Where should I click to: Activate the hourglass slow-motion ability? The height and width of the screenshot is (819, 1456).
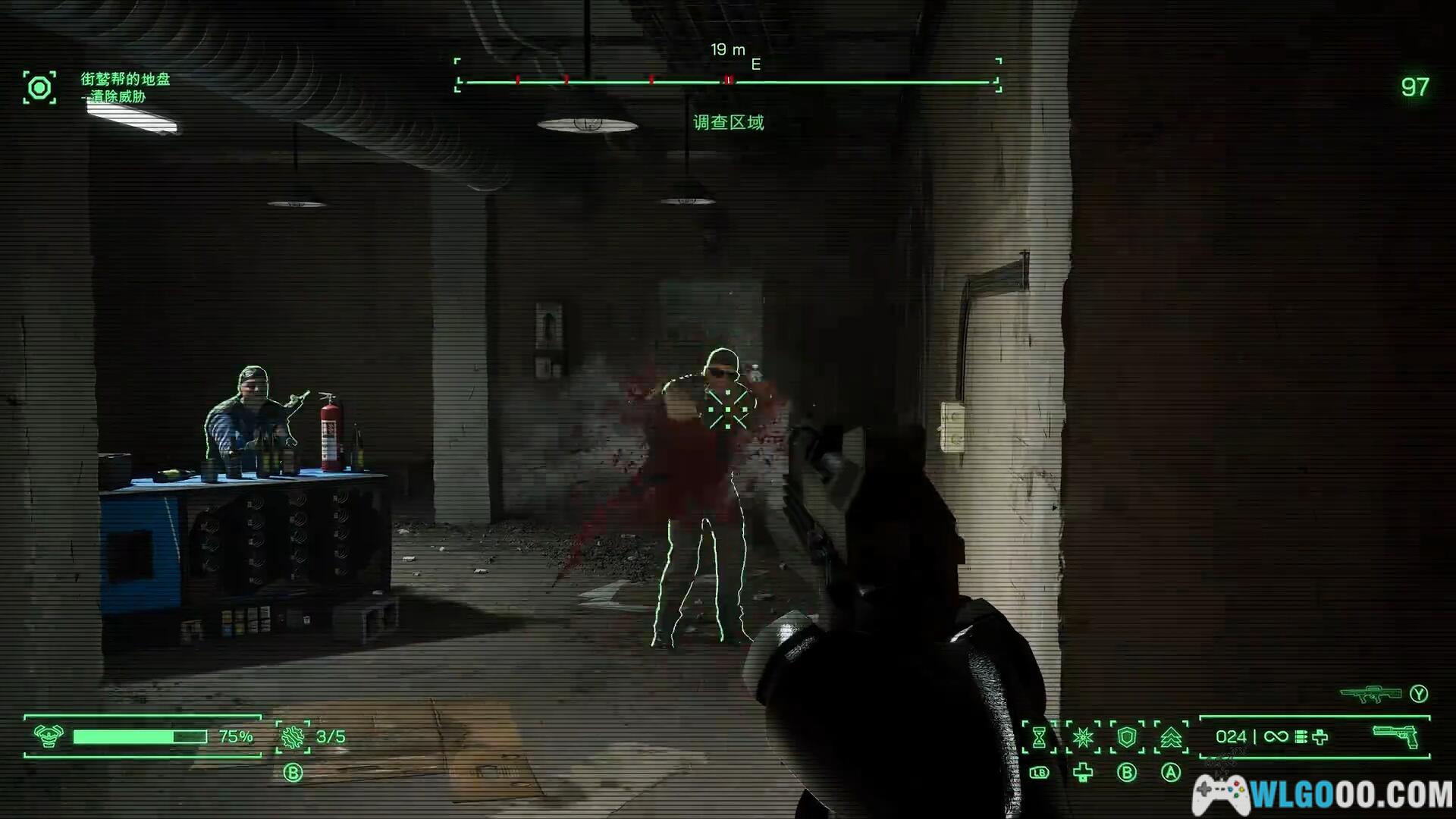click(x=1039, y=737)
